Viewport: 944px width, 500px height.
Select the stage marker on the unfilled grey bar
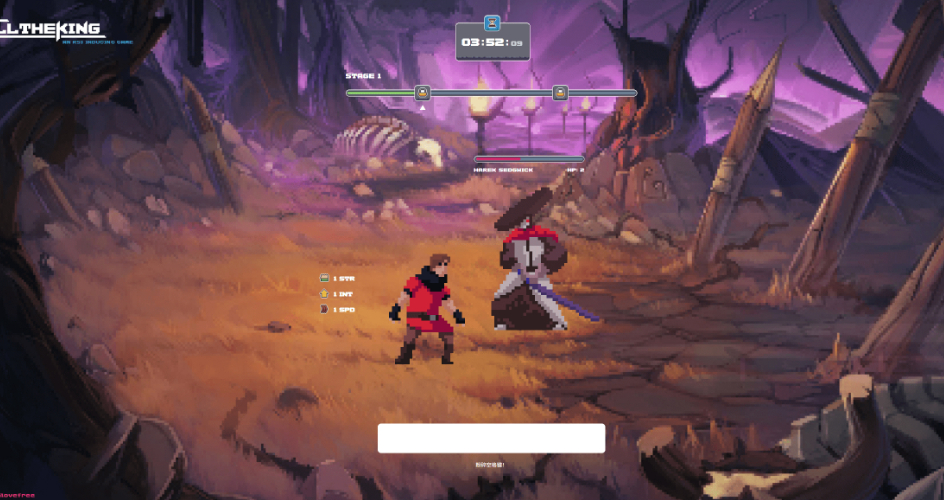pos(560,93)
